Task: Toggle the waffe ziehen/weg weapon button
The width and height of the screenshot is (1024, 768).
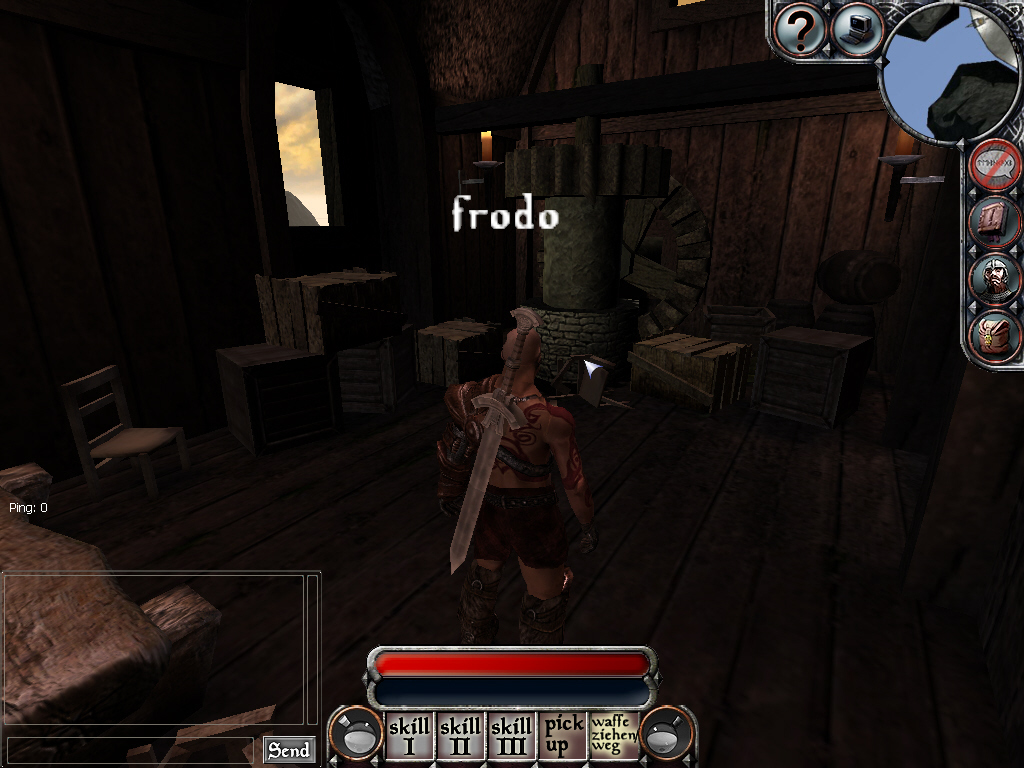Action: (614, 735)
